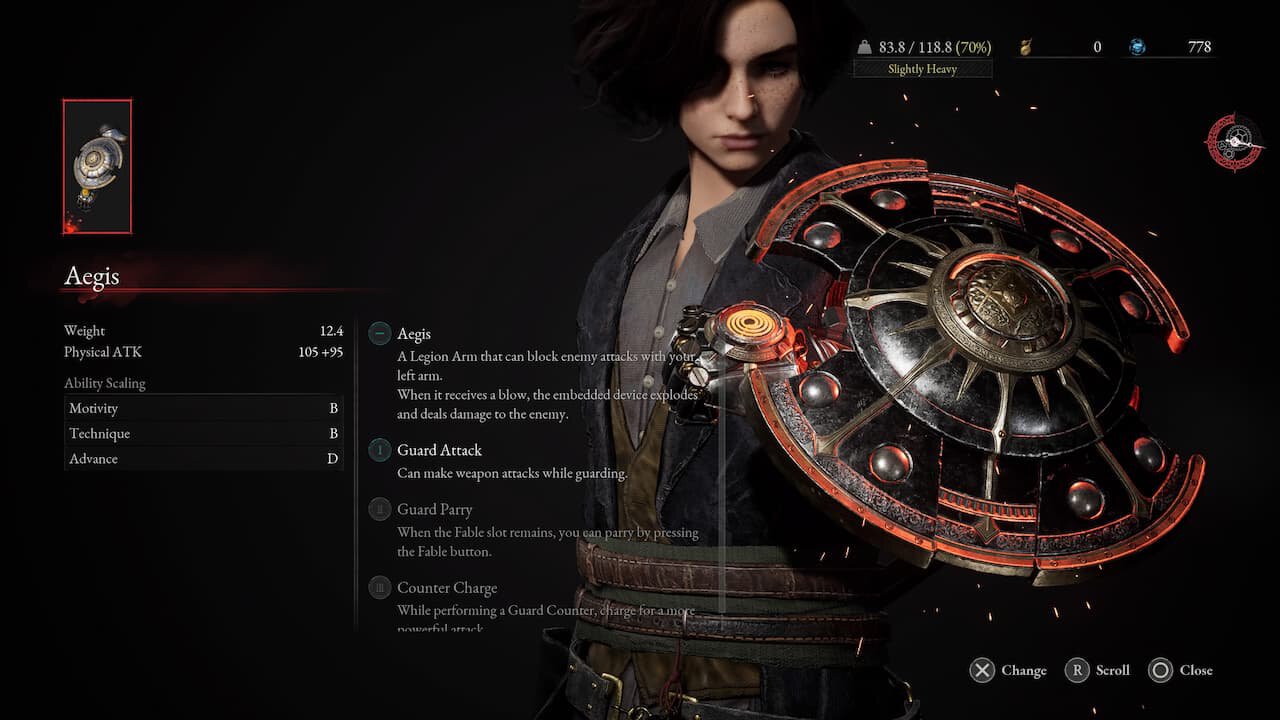Viewport: 1280px width, 720px height.
Task: Choose the Guard Attack upgrade entry
Action: click(439, 450)
